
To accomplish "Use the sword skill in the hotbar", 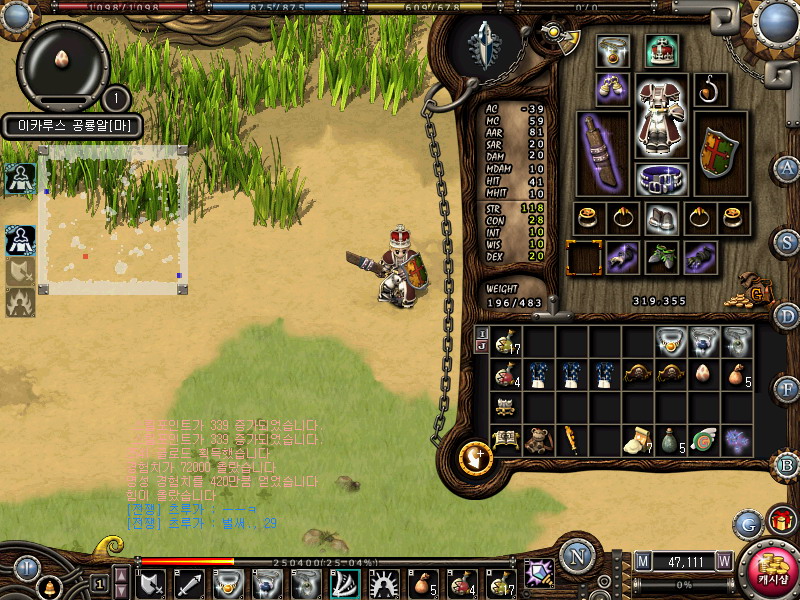I will (190, 581).
